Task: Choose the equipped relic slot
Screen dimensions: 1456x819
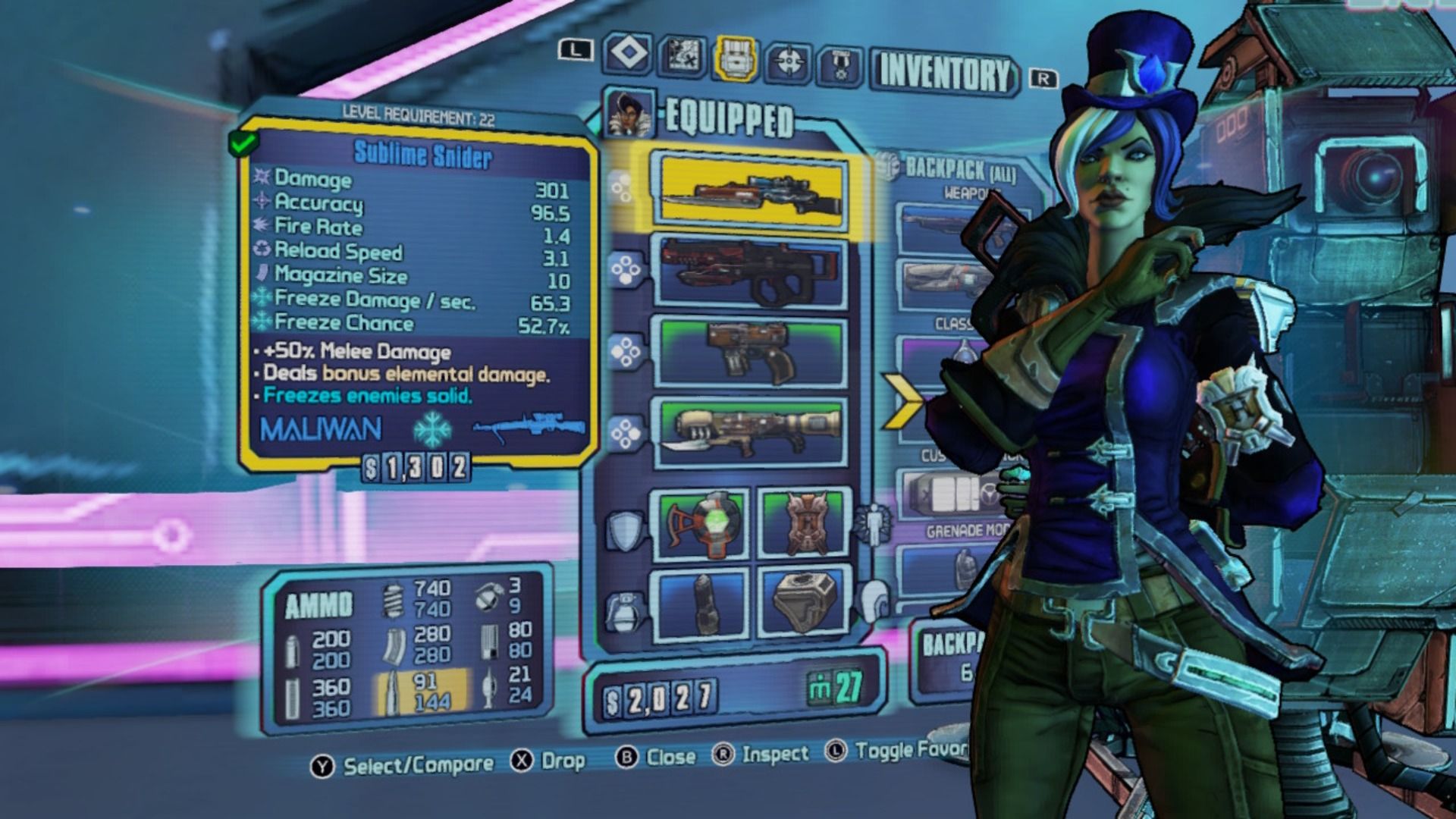Action: [x=803, y=603]
